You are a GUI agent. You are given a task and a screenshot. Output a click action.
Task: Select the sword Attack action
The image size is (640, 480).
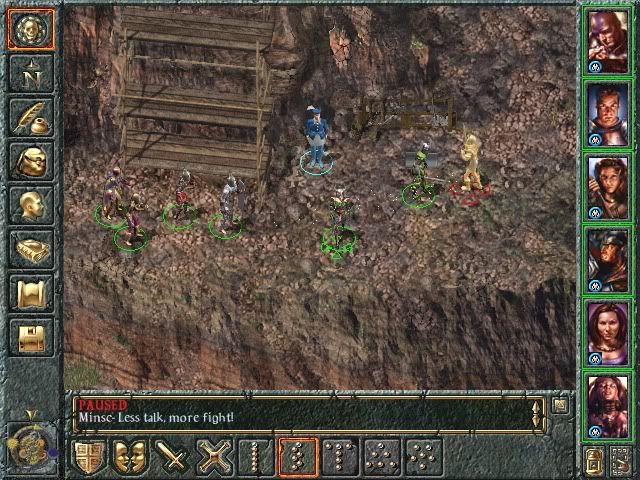click(x=175, y=457)
